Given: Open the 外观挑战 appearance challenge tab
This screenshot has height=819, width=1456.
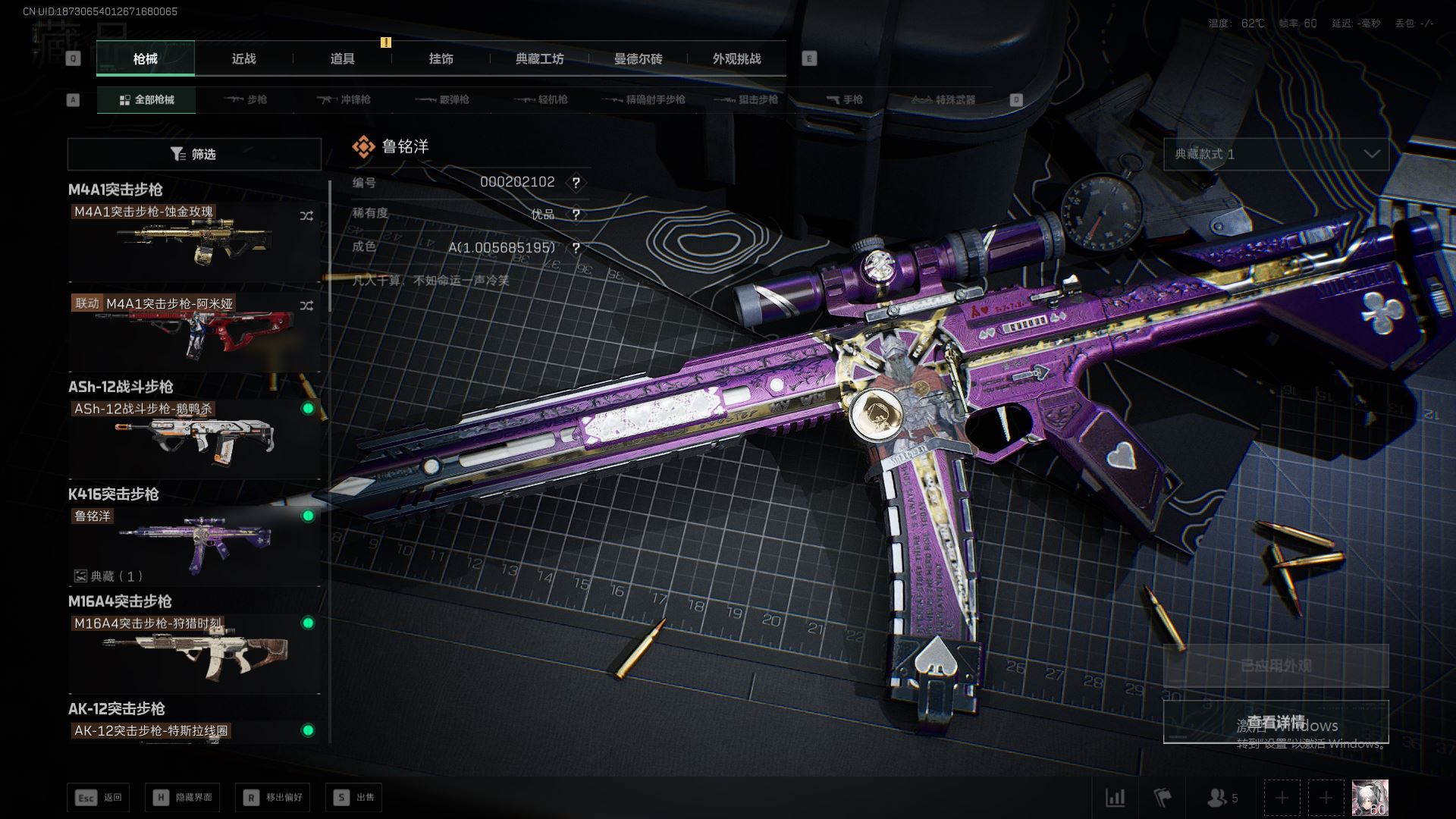Looking at the screenshot, I should 736,58.
